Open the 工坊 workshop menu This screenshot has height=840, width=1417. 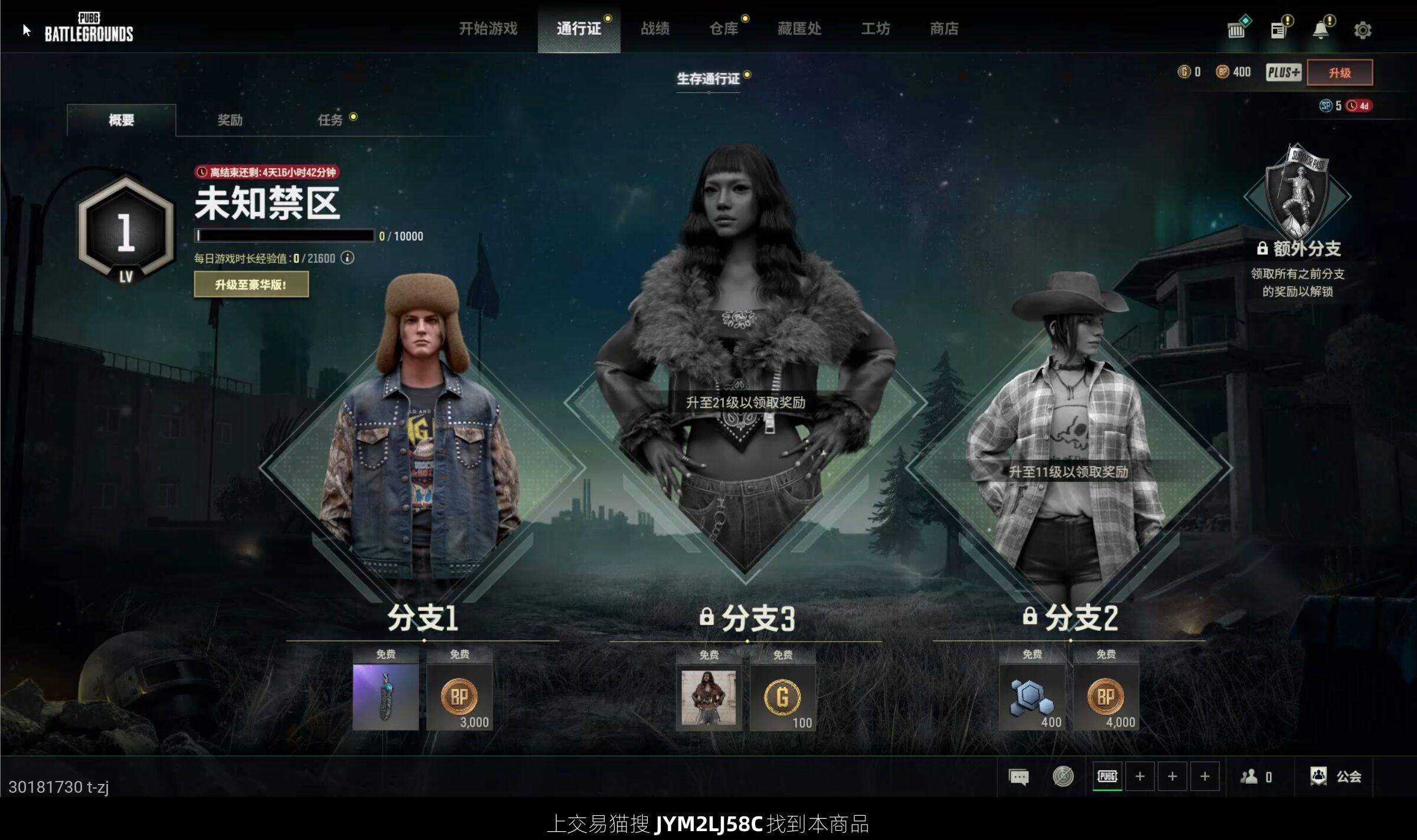pyautogui.click(x=875, y=28)
